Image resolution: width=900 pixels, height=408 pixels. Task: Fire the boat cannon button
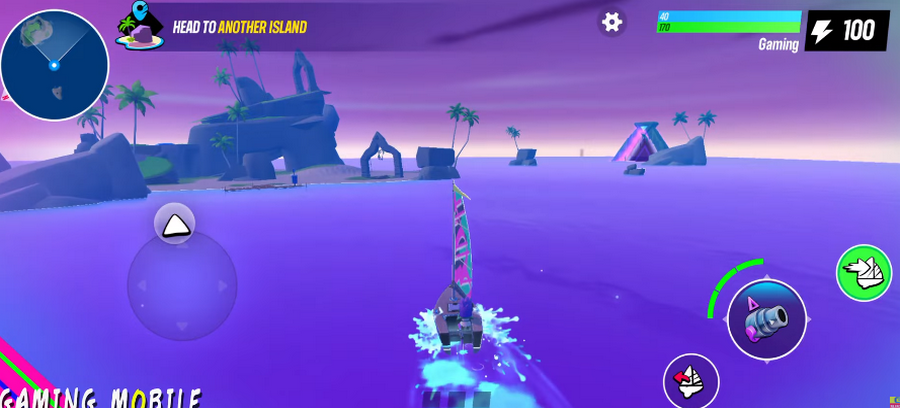pyautogui.click(x=767, y=319)
